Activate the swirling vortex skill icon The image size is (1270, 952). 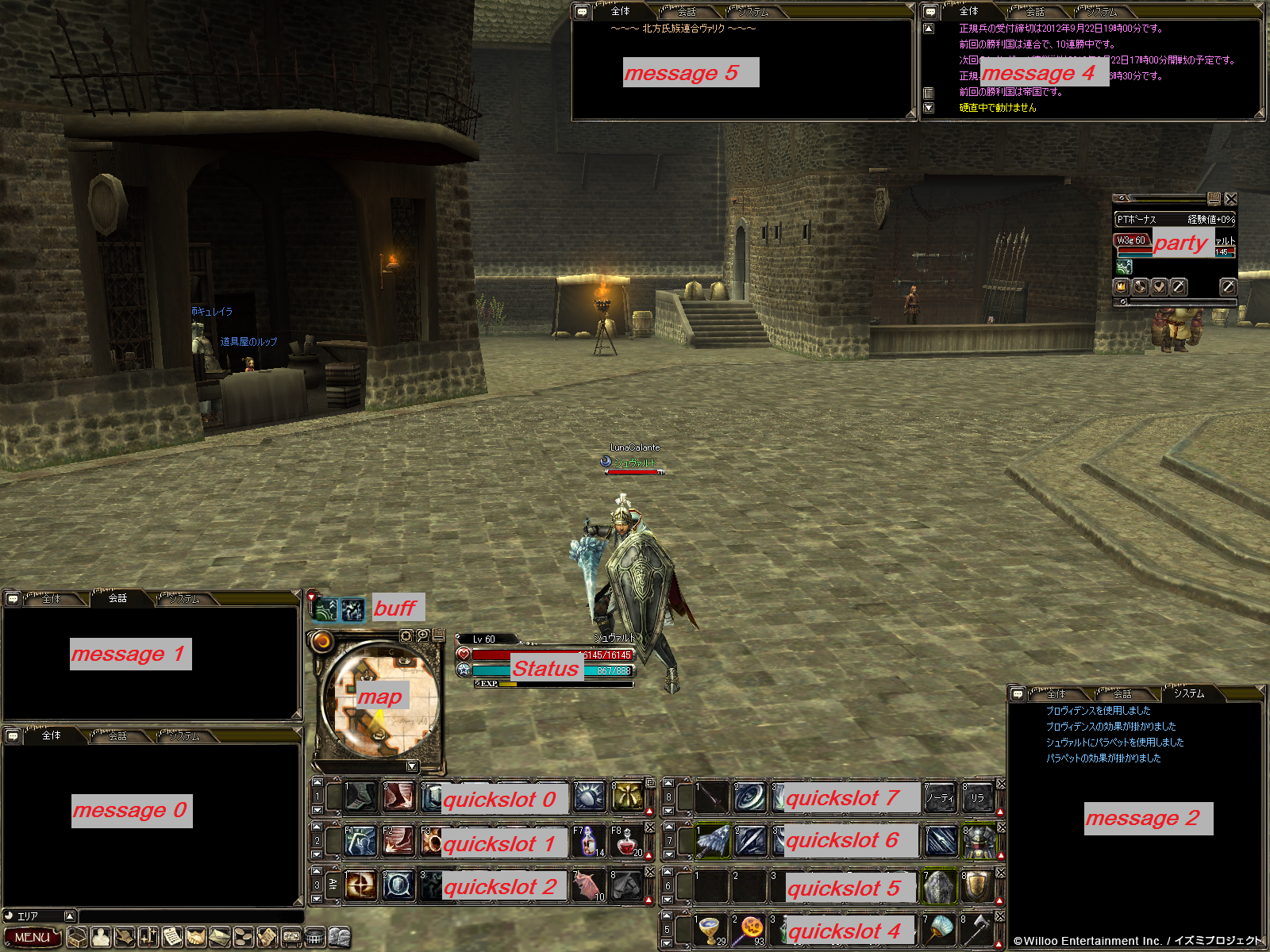pos(749,798)
